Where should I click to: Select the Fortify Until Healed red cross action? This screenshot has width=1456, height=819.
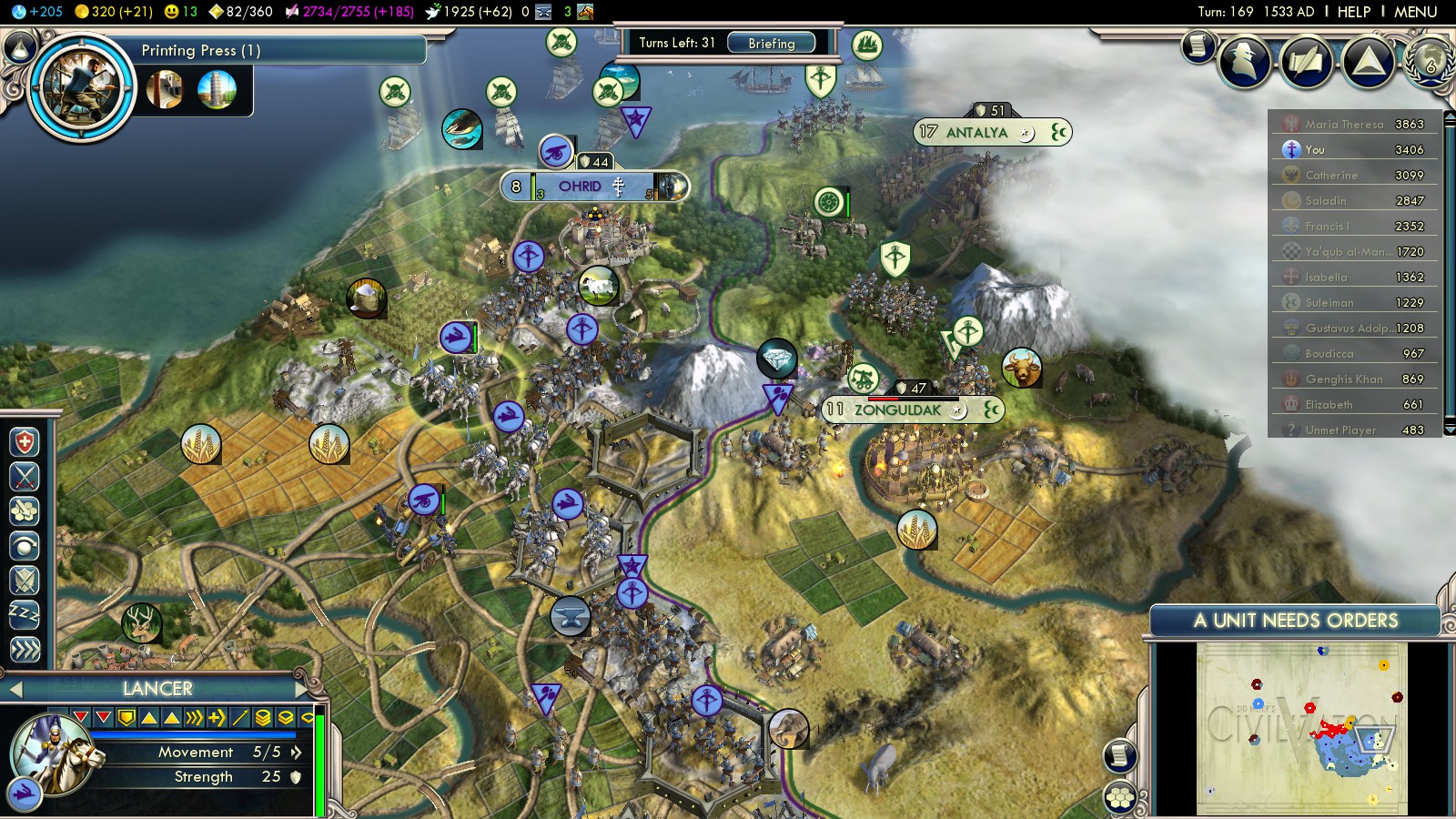click(x=25, y=443)
